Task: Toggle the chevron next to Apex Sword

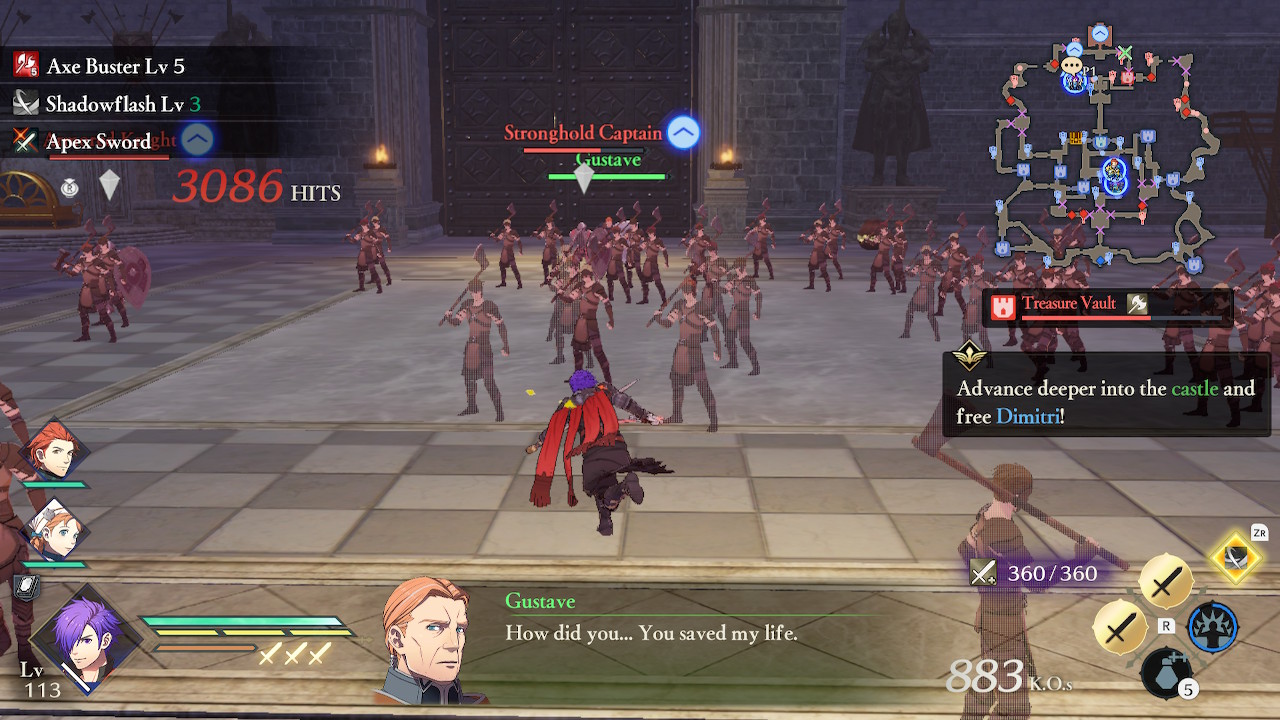Action: pos(196,139)
